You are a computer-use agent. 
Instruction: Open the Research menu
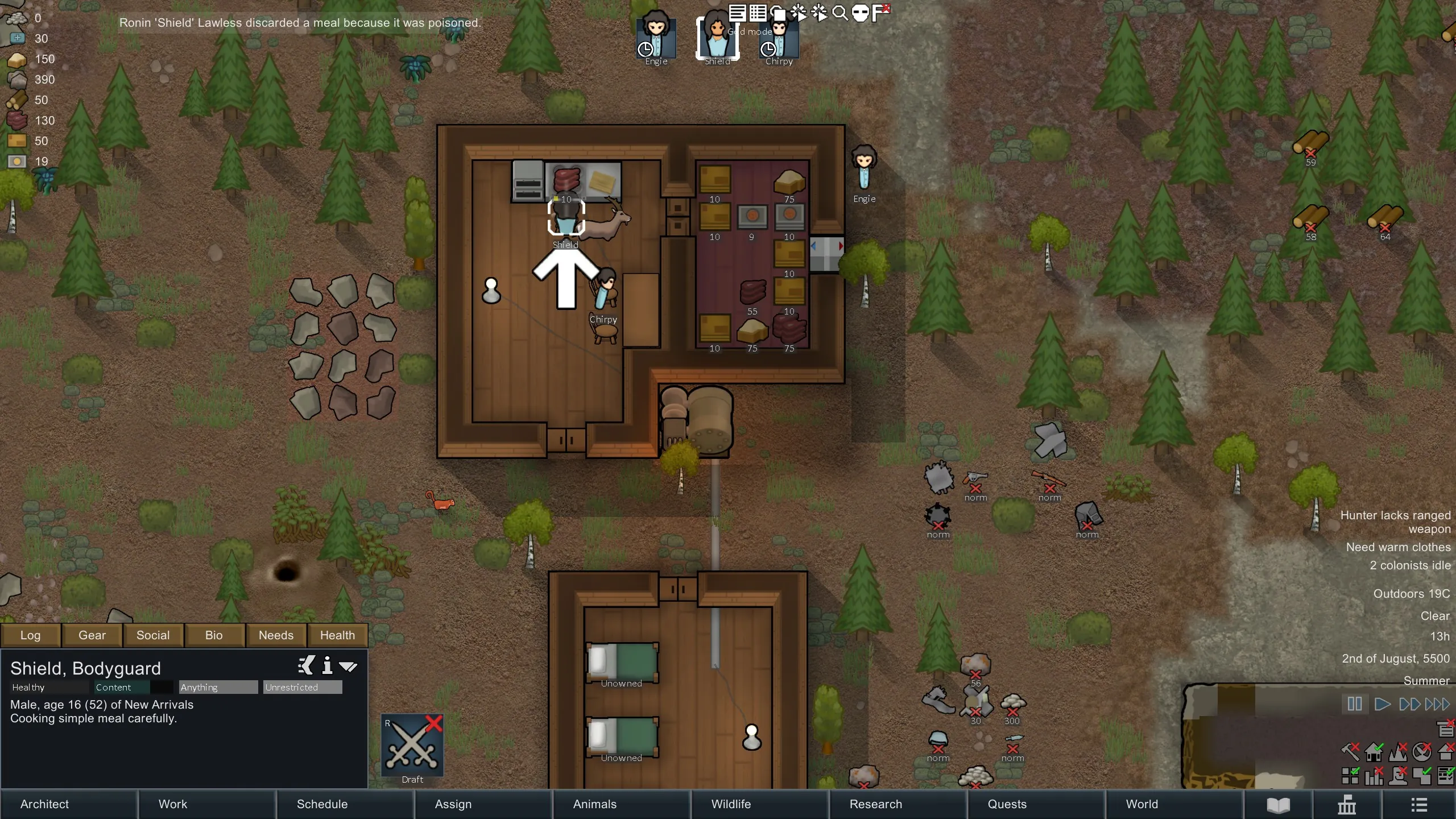tap(897, 804)
